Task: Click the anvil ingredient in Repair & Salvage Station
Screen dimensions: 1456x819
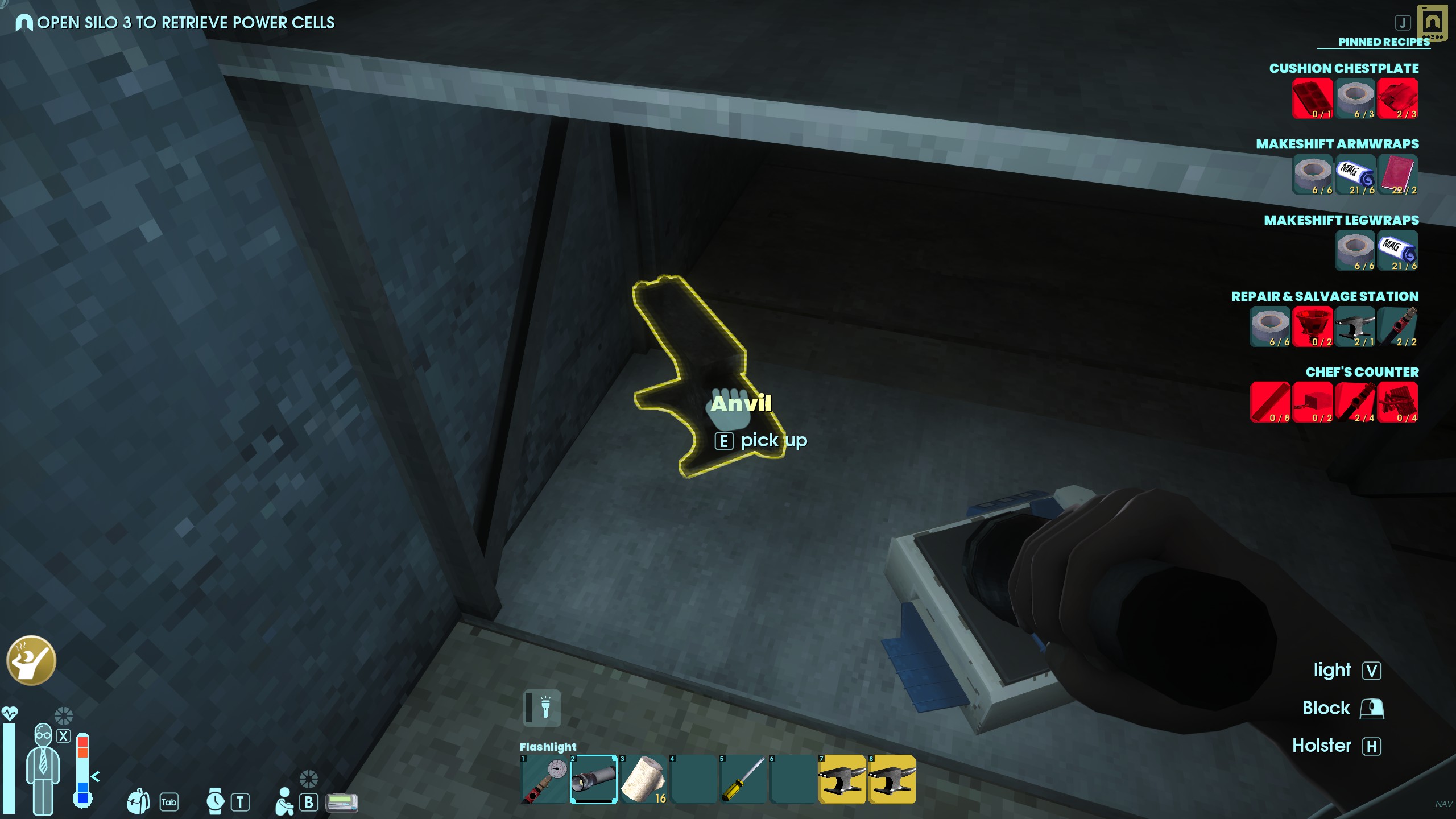Action: [1355, 326]
